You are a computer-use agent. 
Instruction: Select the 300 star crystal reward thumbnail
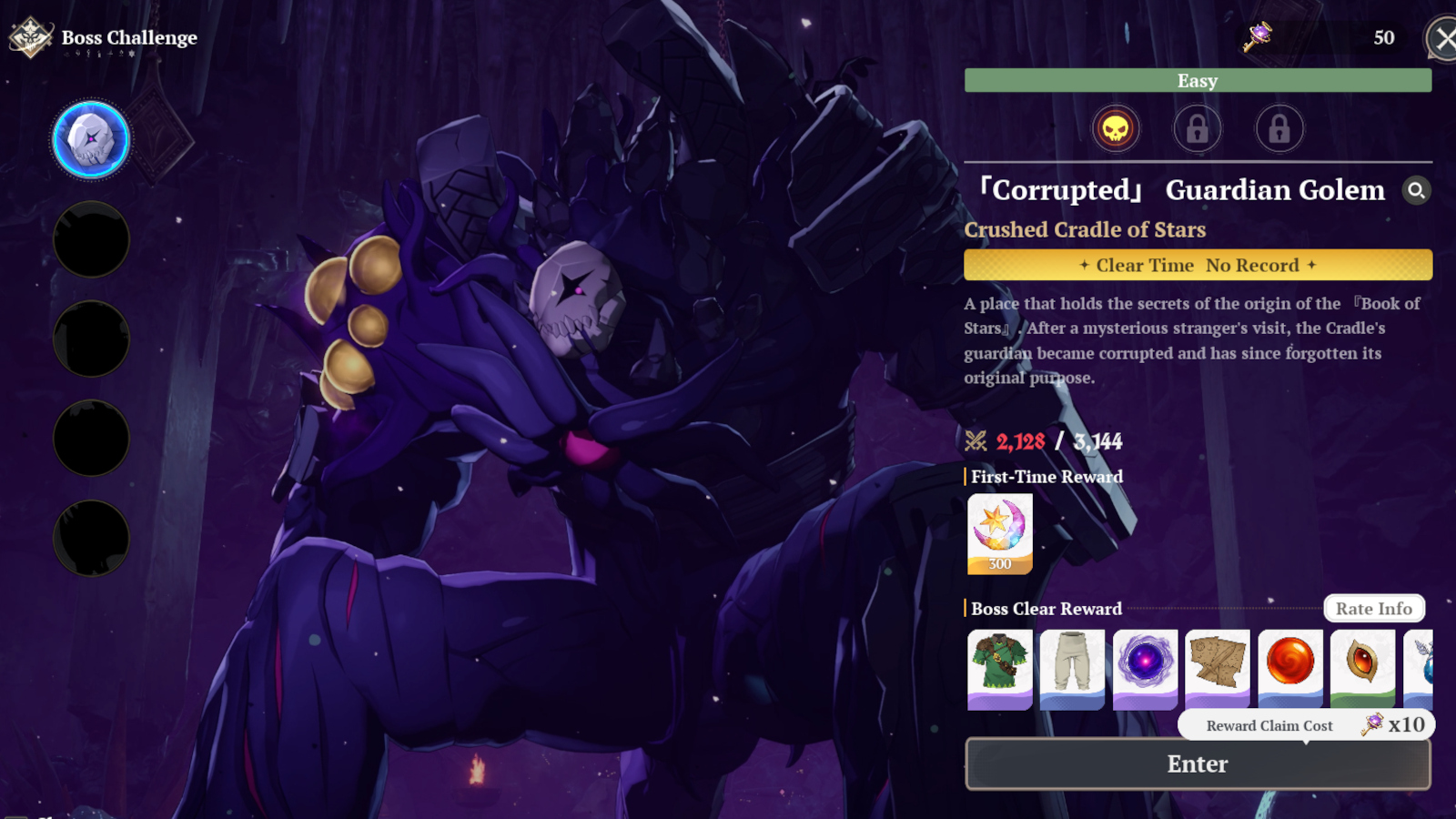click(999, 533)
